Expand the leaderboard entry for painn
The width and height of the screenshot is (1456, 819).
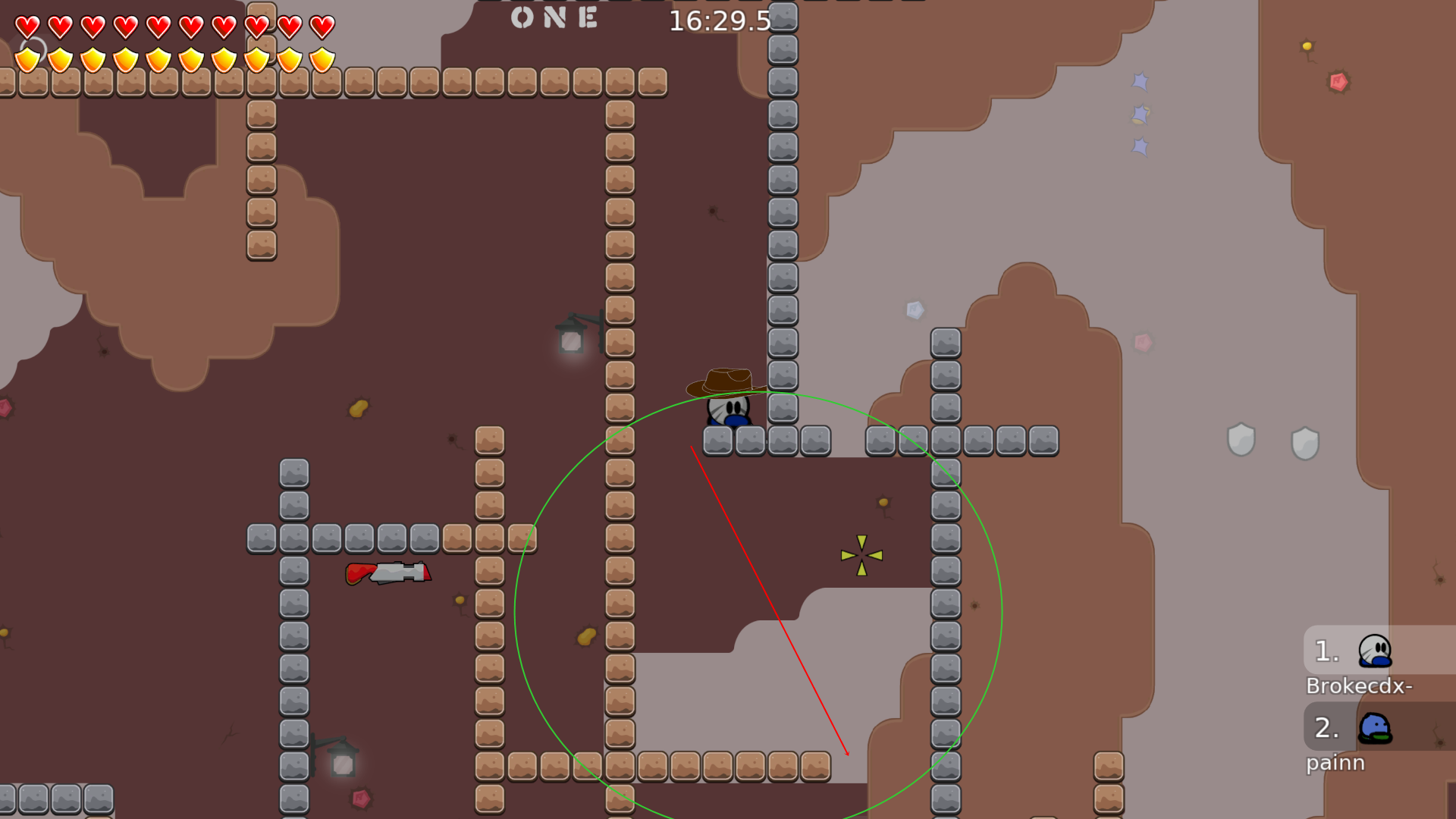(1336, 763)
